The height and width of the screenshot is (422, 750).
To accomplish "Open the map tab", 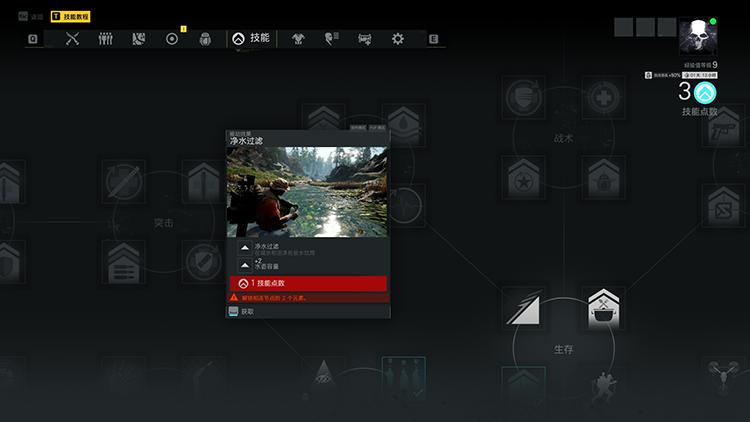I will click(139, 39).
